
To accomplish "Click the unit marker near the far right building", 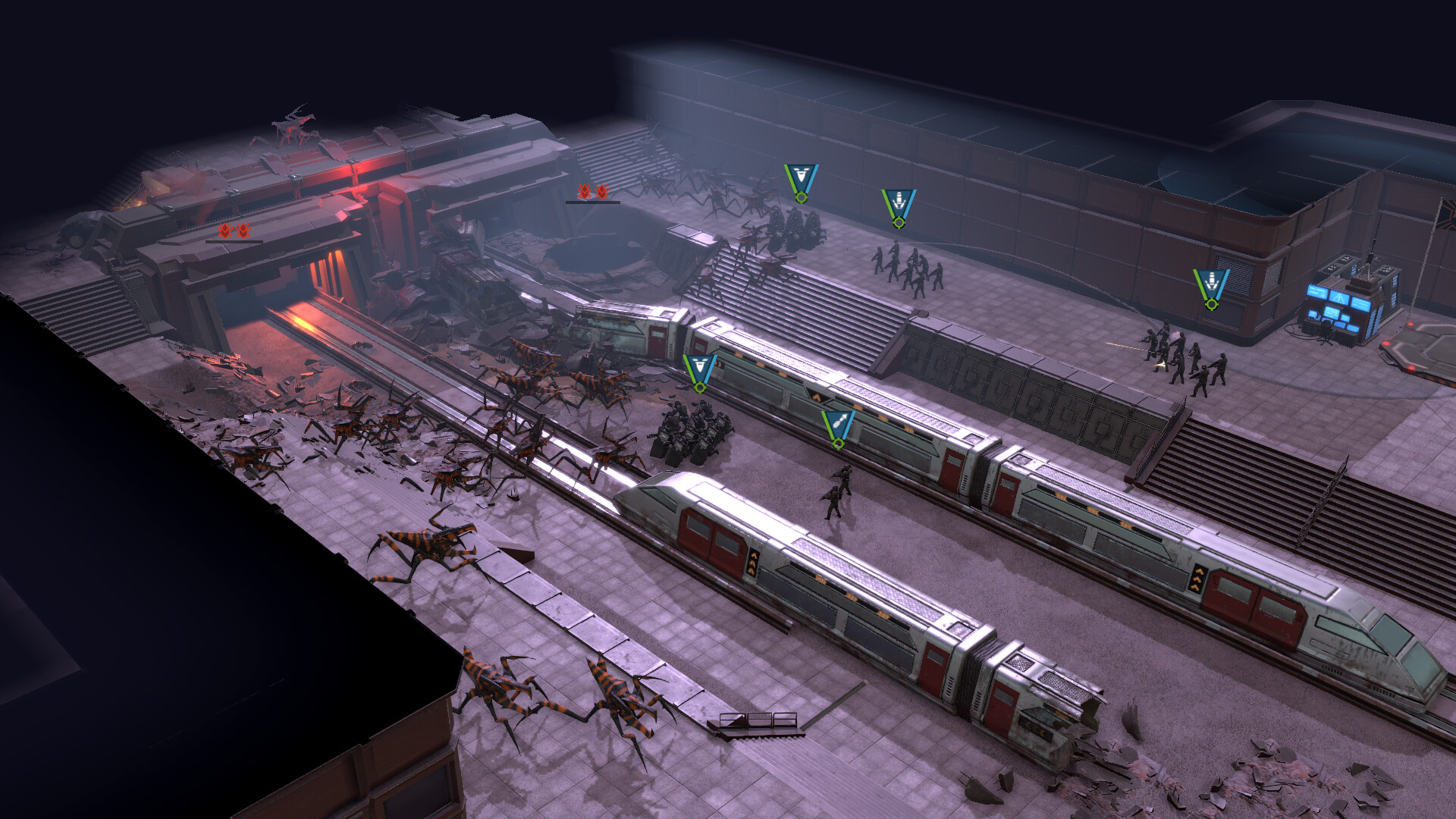I will pyautogui.click(x=1213, y=283).
